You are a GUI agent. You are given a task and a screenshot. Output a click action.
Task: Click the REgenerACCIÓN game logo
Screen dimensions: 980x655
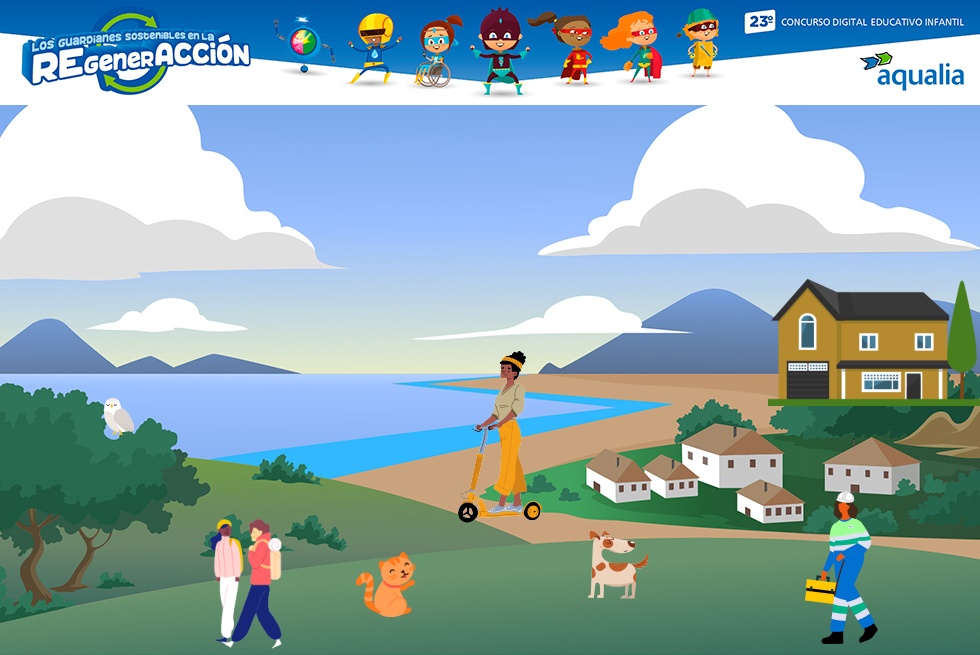pyautogui.click(x=138, y=54)
